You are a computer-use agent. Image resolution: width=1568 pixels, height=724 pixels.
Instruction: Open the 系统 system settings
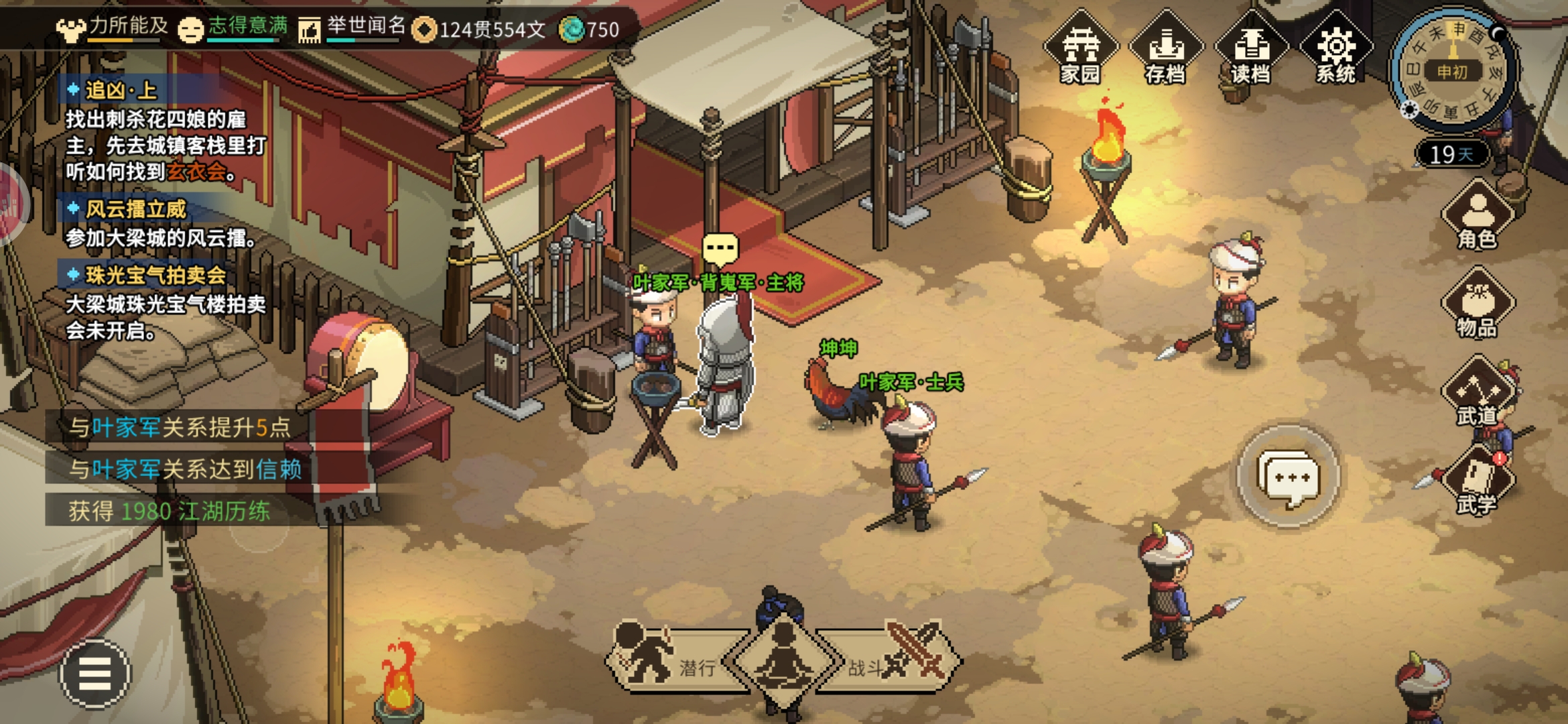[x=1336, y=50]
